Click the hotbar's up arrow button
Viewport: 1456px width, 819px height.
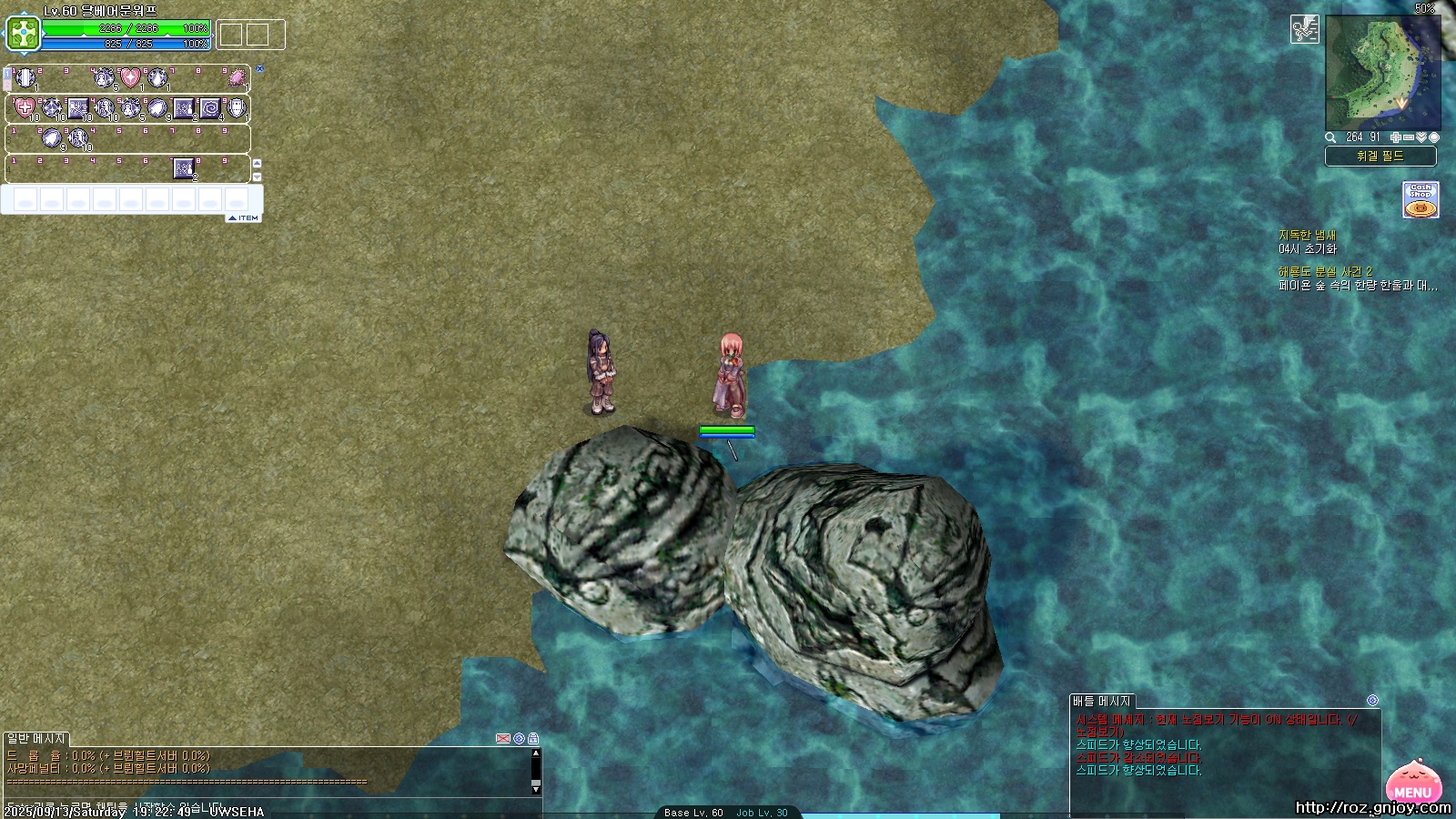tap(257, 164)
